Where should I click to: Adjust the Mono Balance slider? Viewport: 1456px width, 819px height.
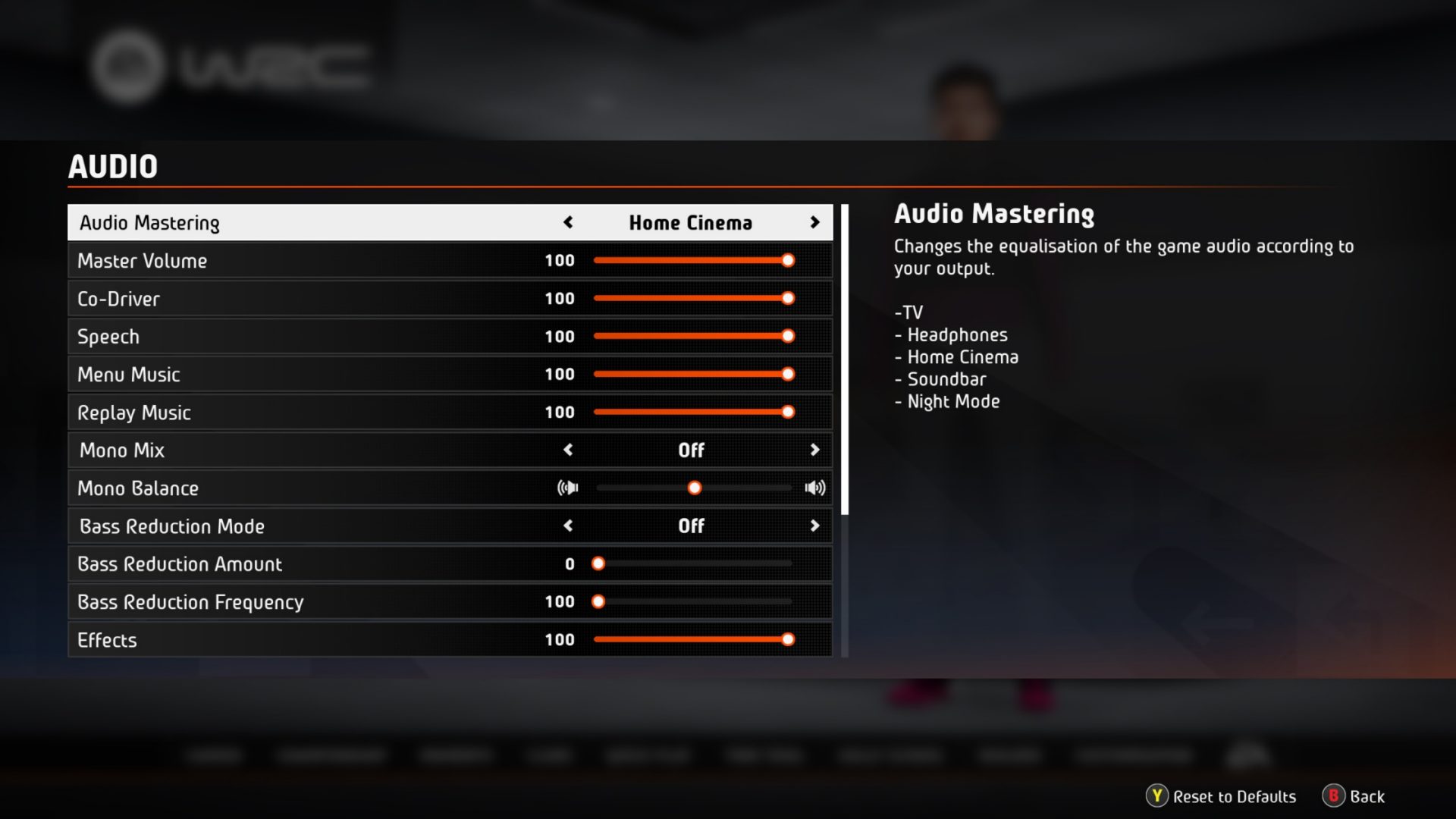[695, 488]
